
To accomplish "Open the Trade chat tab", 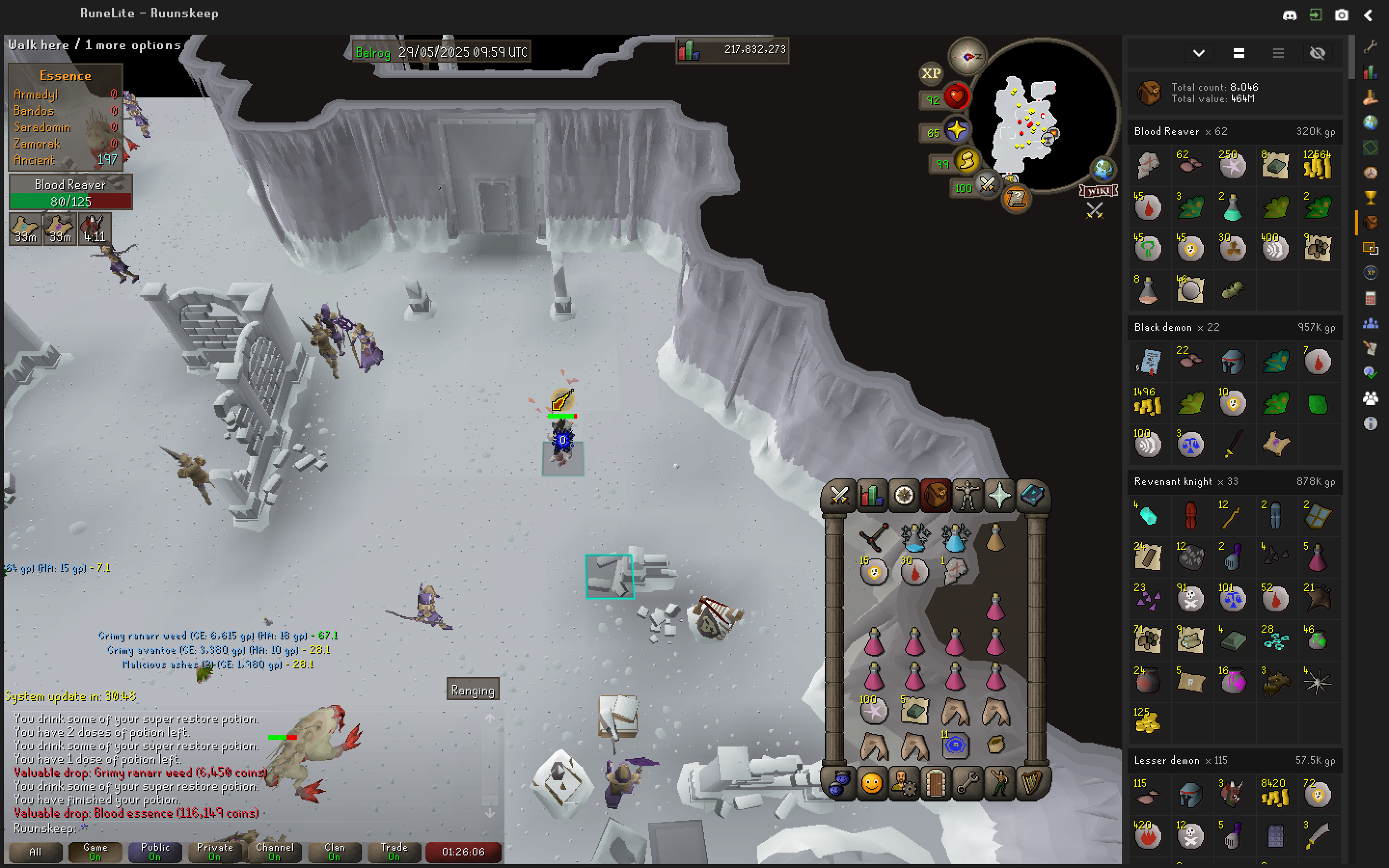I will click(x=394, y=851).
